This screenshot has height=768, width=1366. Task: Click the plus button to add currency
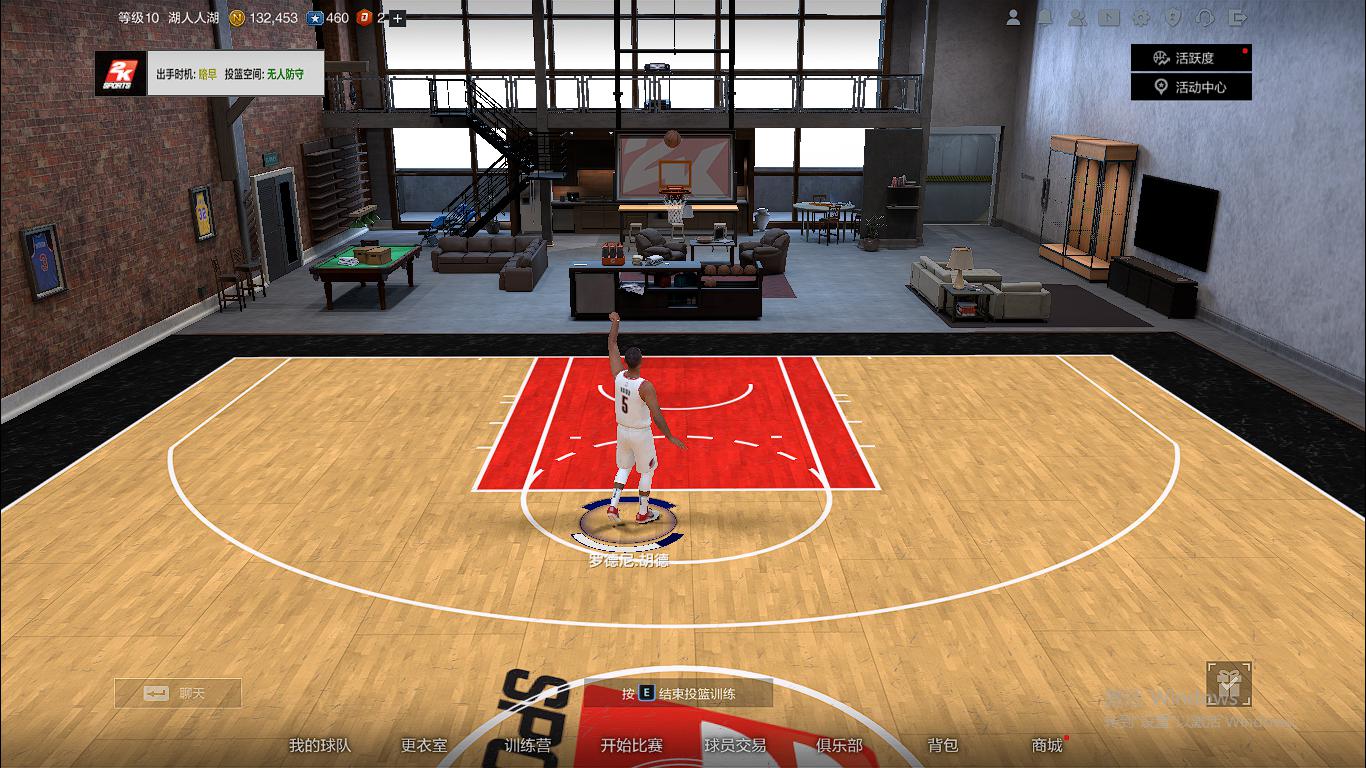(x=397, y=17)
